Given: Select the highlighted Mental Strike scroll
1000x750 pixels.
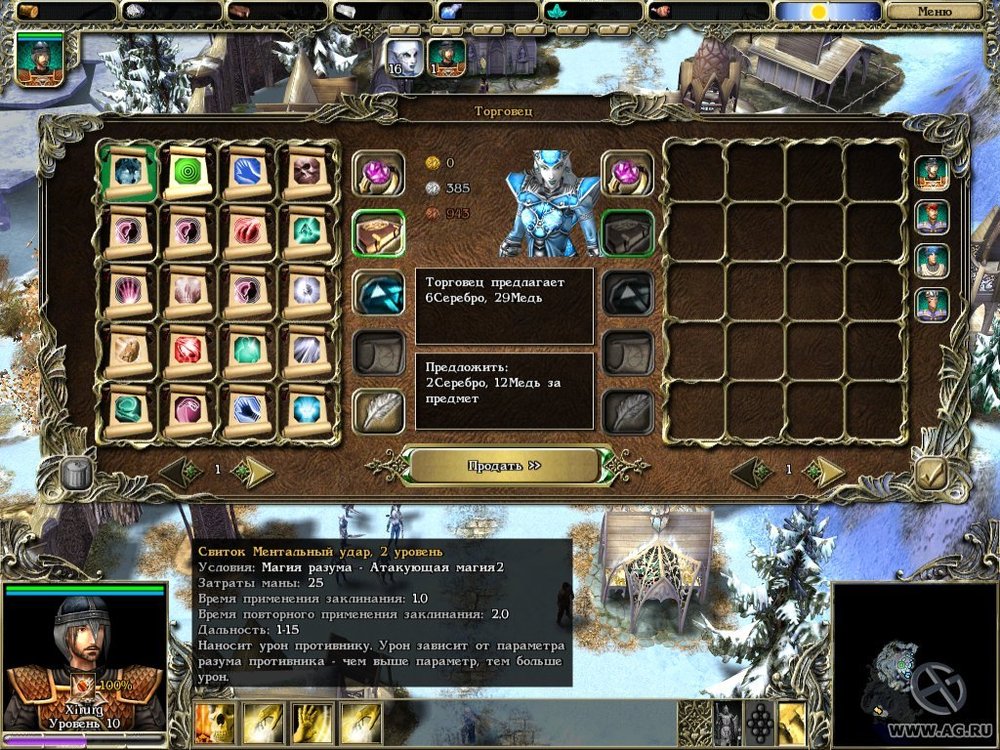Looking at the screenshot, I should pyautogui.click(x=127, y=171).
